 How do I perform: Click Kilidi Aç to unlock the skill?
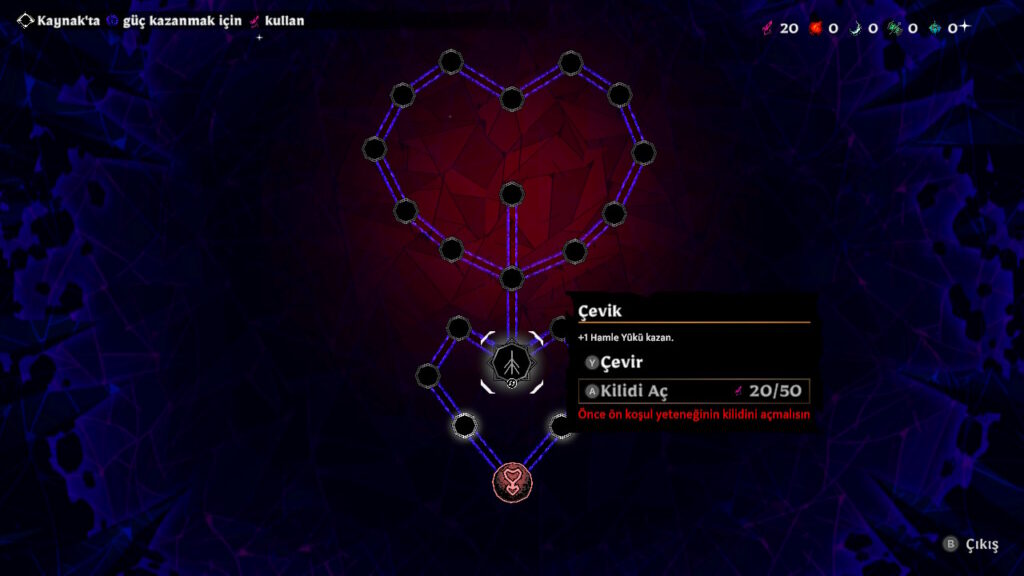point(694,391)
